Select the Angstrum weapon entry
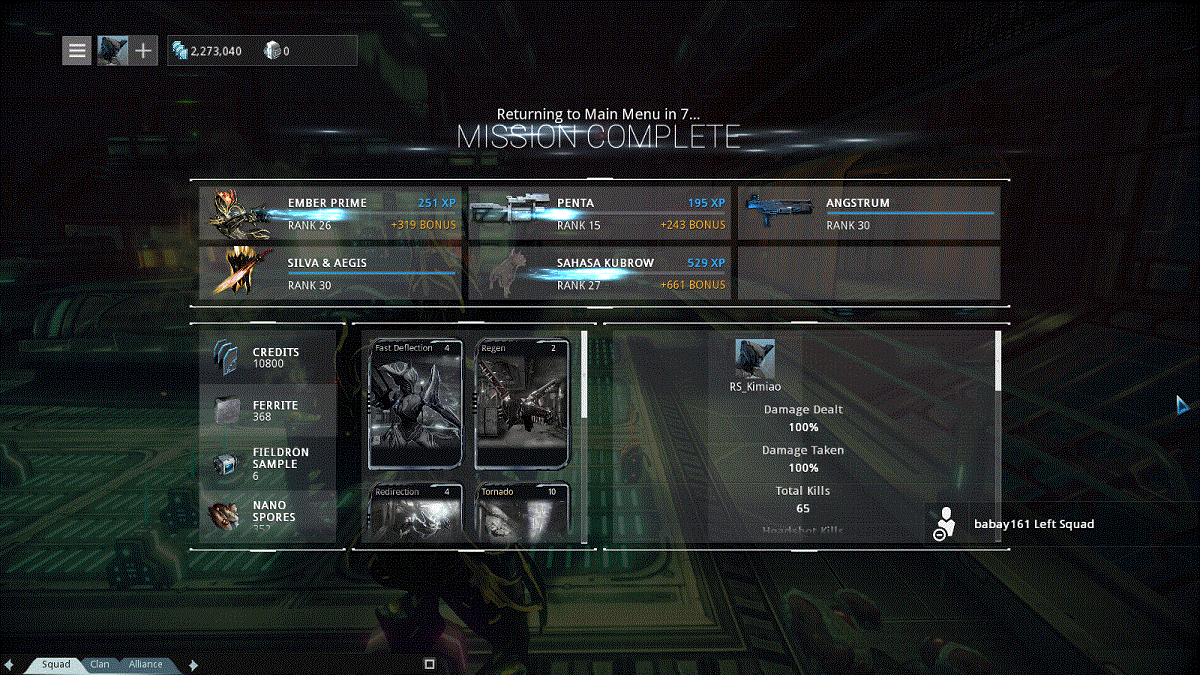Screen dimensions: 1200x675 (868, 213)
